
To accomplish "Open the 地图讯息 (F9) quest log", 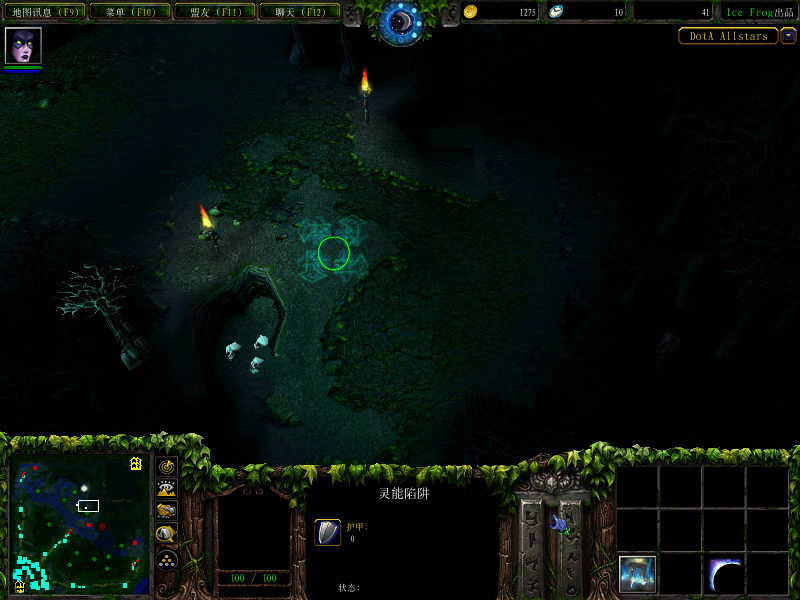I will pos(43,12).
